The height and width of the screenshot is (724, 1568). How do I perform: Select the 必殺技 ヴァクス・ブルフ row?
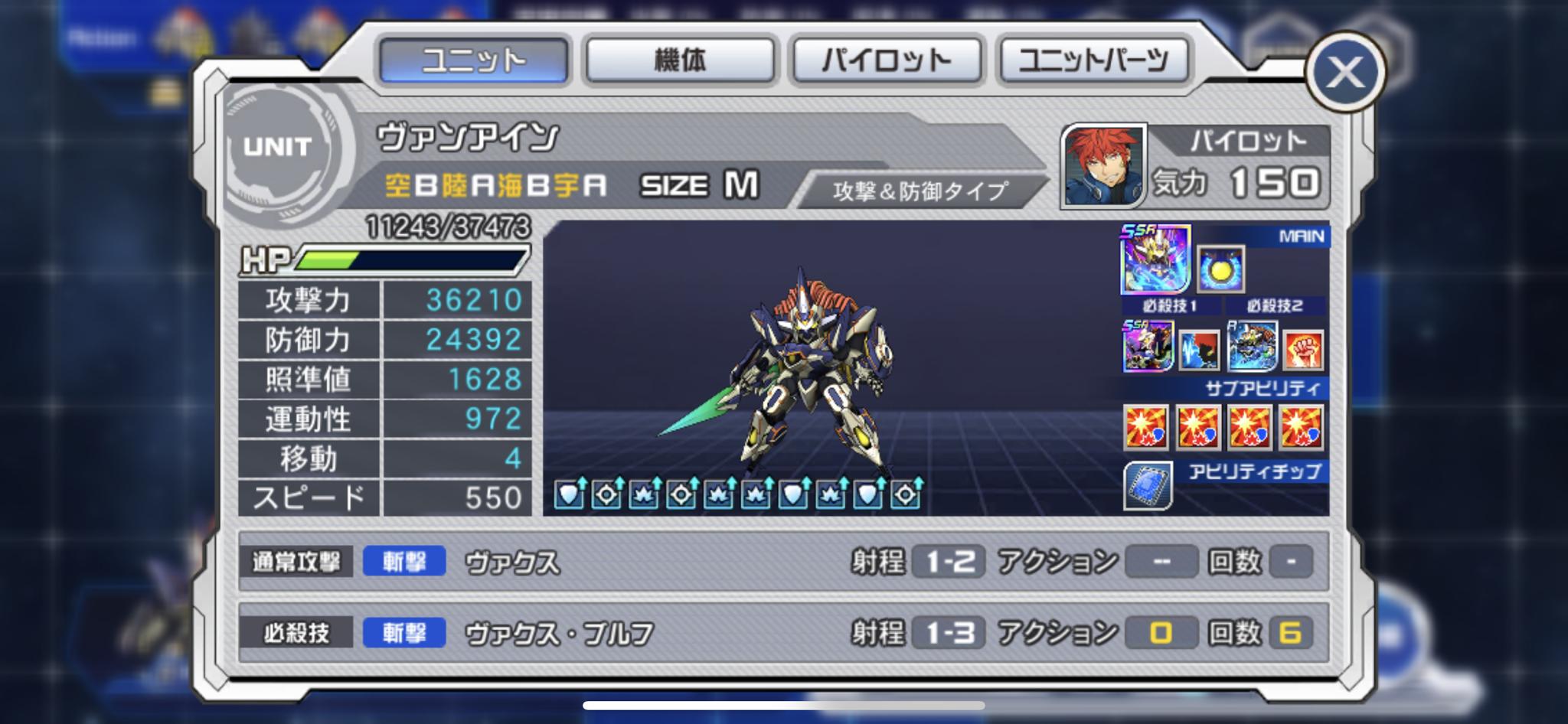point(782,633)
